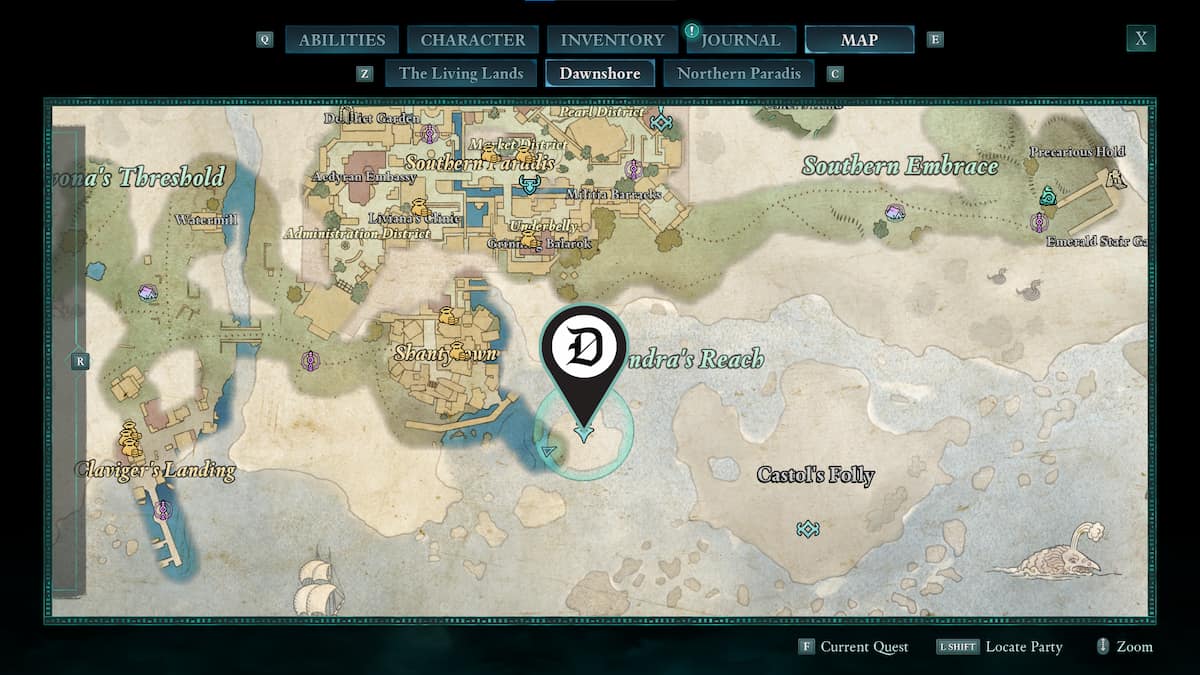Image resolution: width=1200 pixels, height=675 pixels.
Task: Switch to the Northern Paradis map
Action: point(739,73)
